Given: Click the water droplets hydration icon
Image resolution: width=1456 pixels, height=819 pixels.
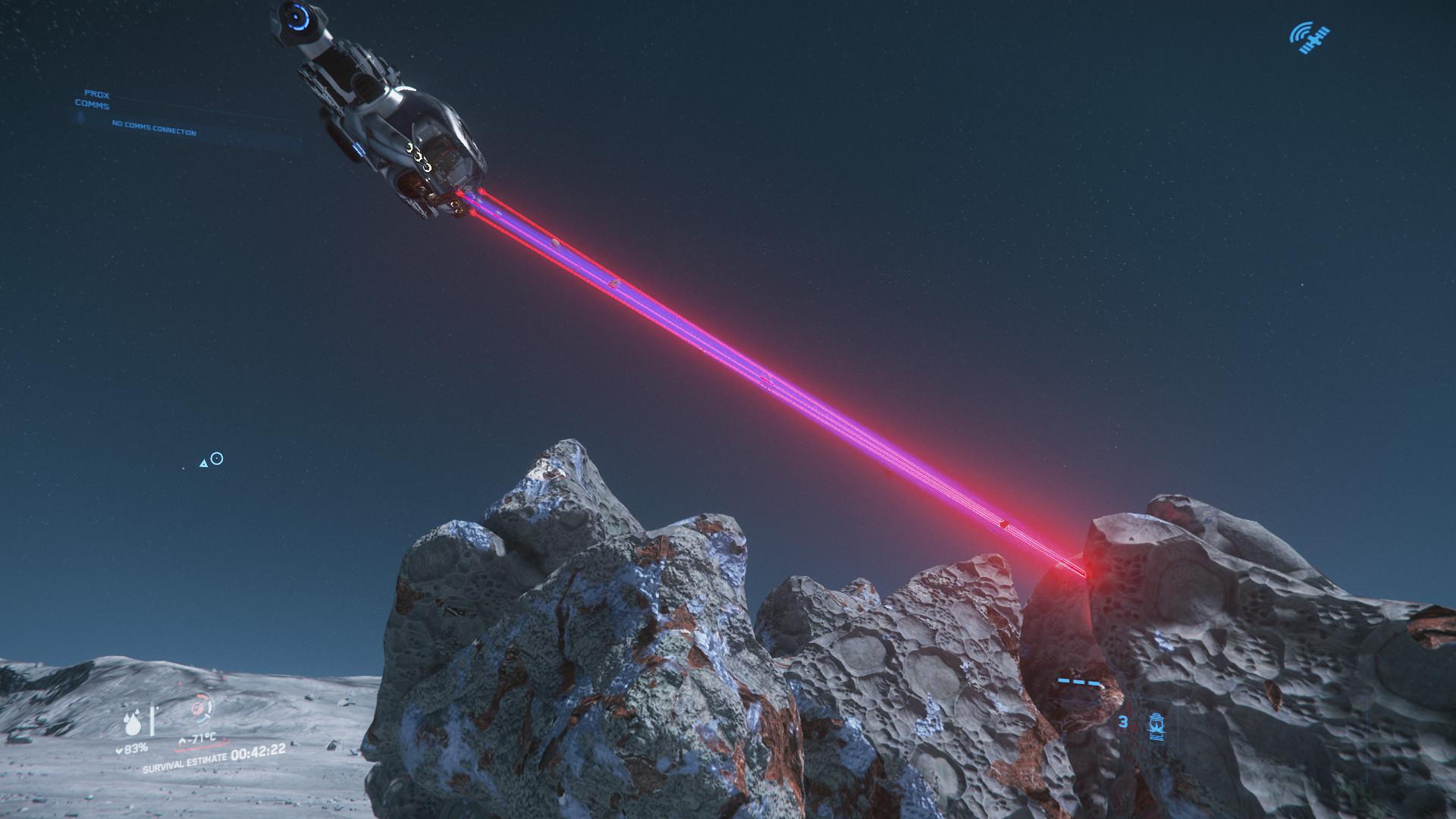Looking at the screenshot, I should coord(133,723).
